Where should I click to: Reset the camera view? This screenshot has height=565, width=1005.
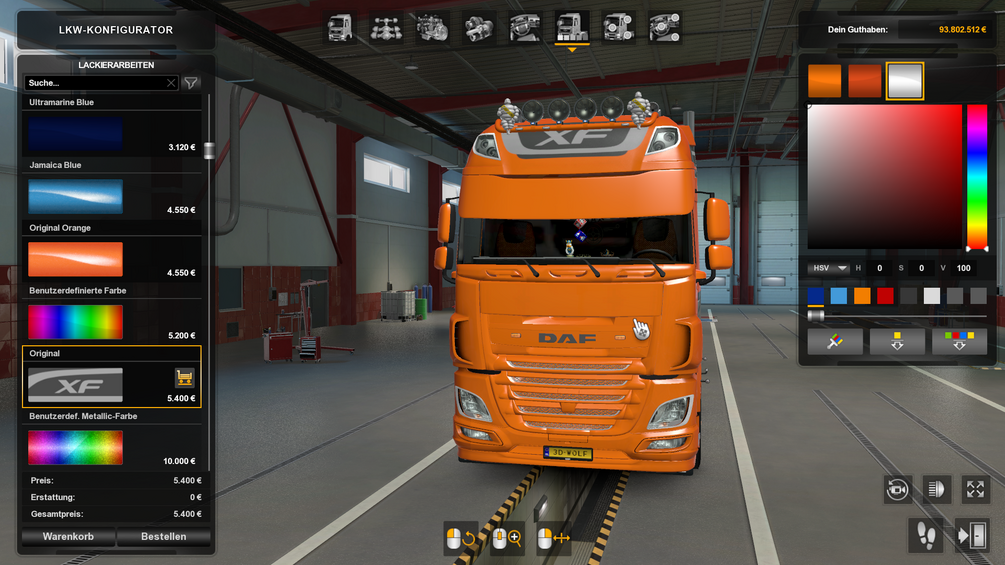coord(898,489)
